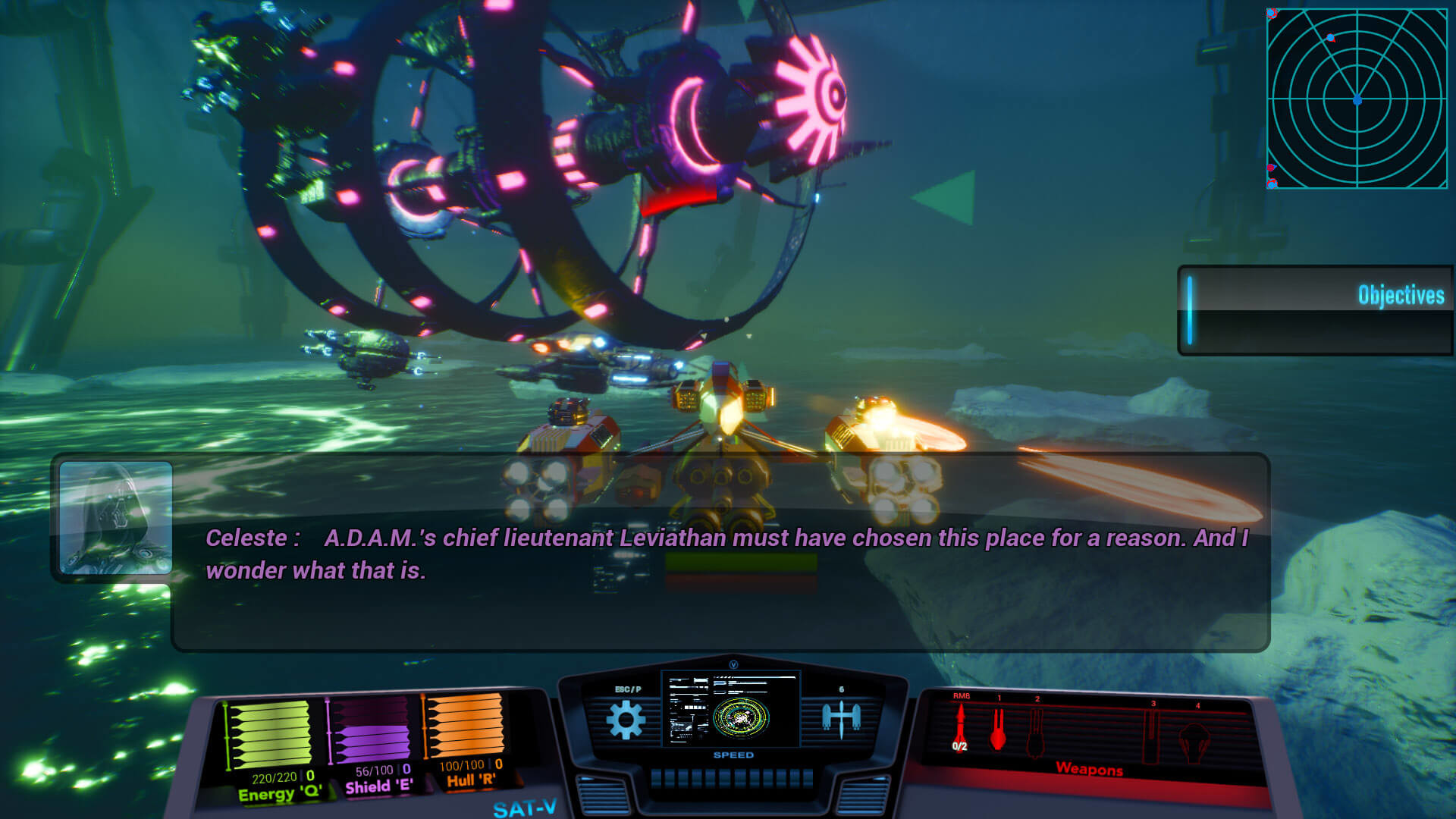Click the SPEED readout label
1456x819 pixels.
click(734, 755)
